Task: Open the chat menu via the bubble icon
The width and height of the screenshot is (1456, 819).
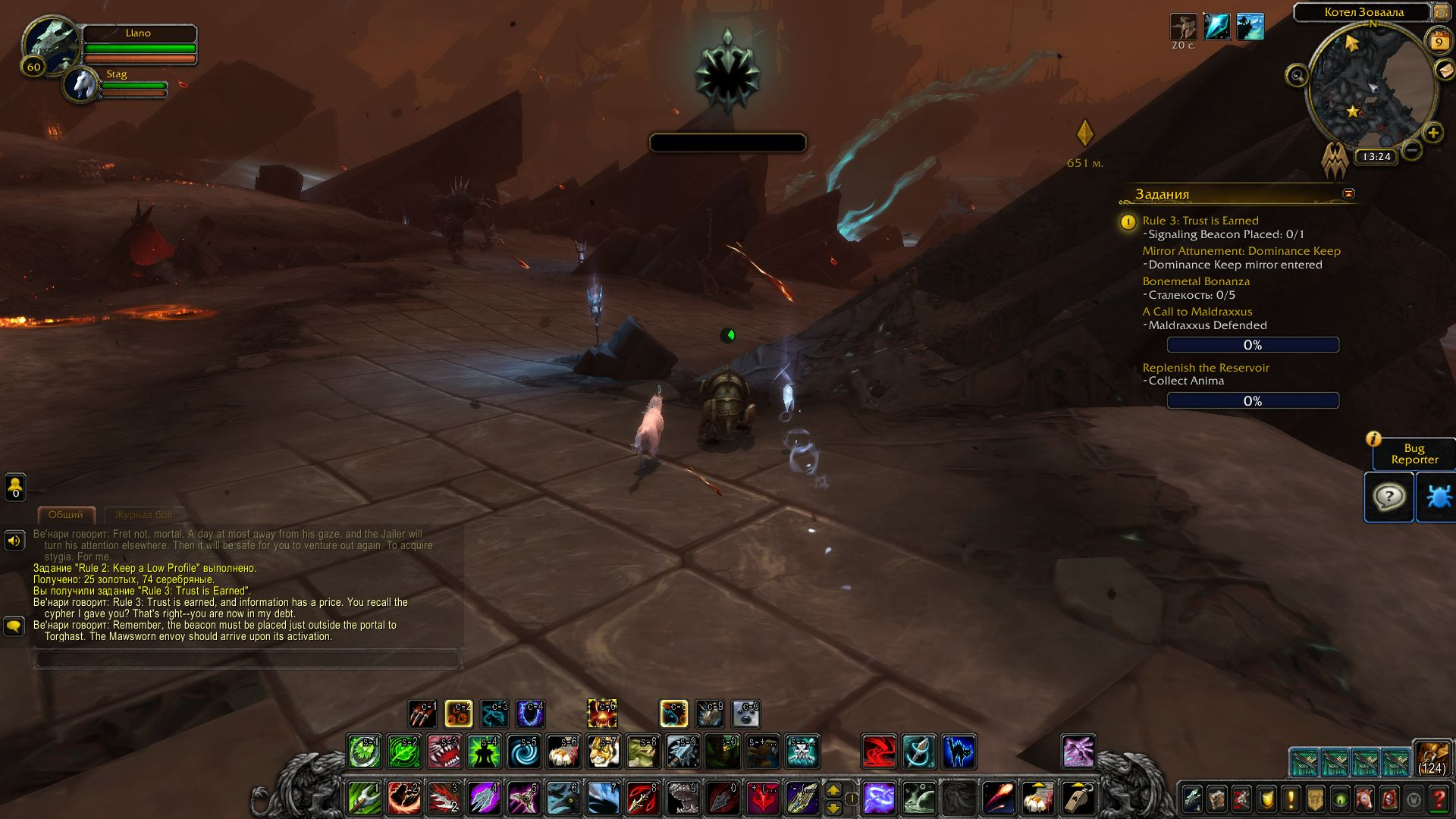Action: pos(14,626)
